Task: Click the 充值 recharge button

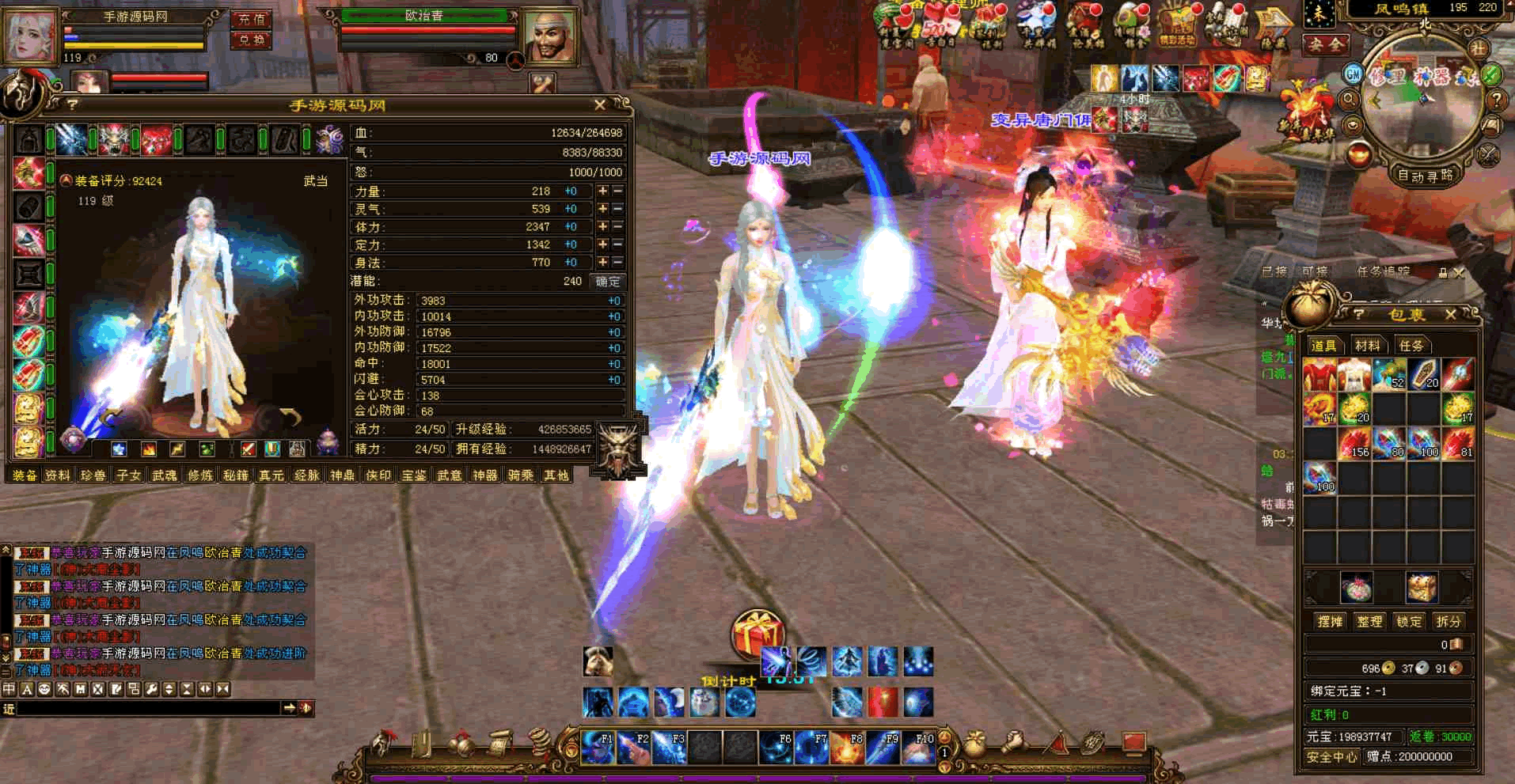Action: pos(252,19)
